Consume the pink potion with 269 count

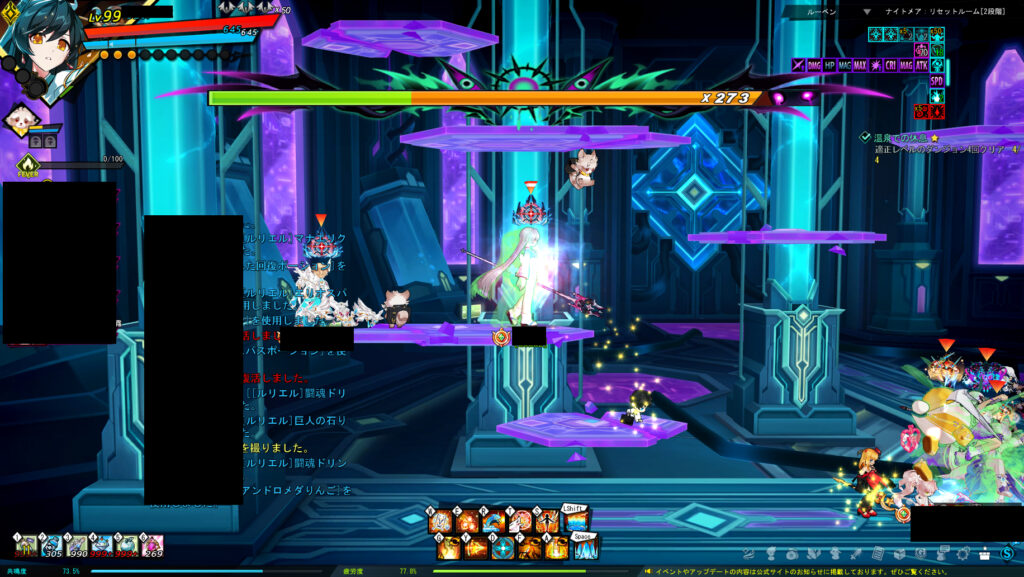click(x=152, y=545)
